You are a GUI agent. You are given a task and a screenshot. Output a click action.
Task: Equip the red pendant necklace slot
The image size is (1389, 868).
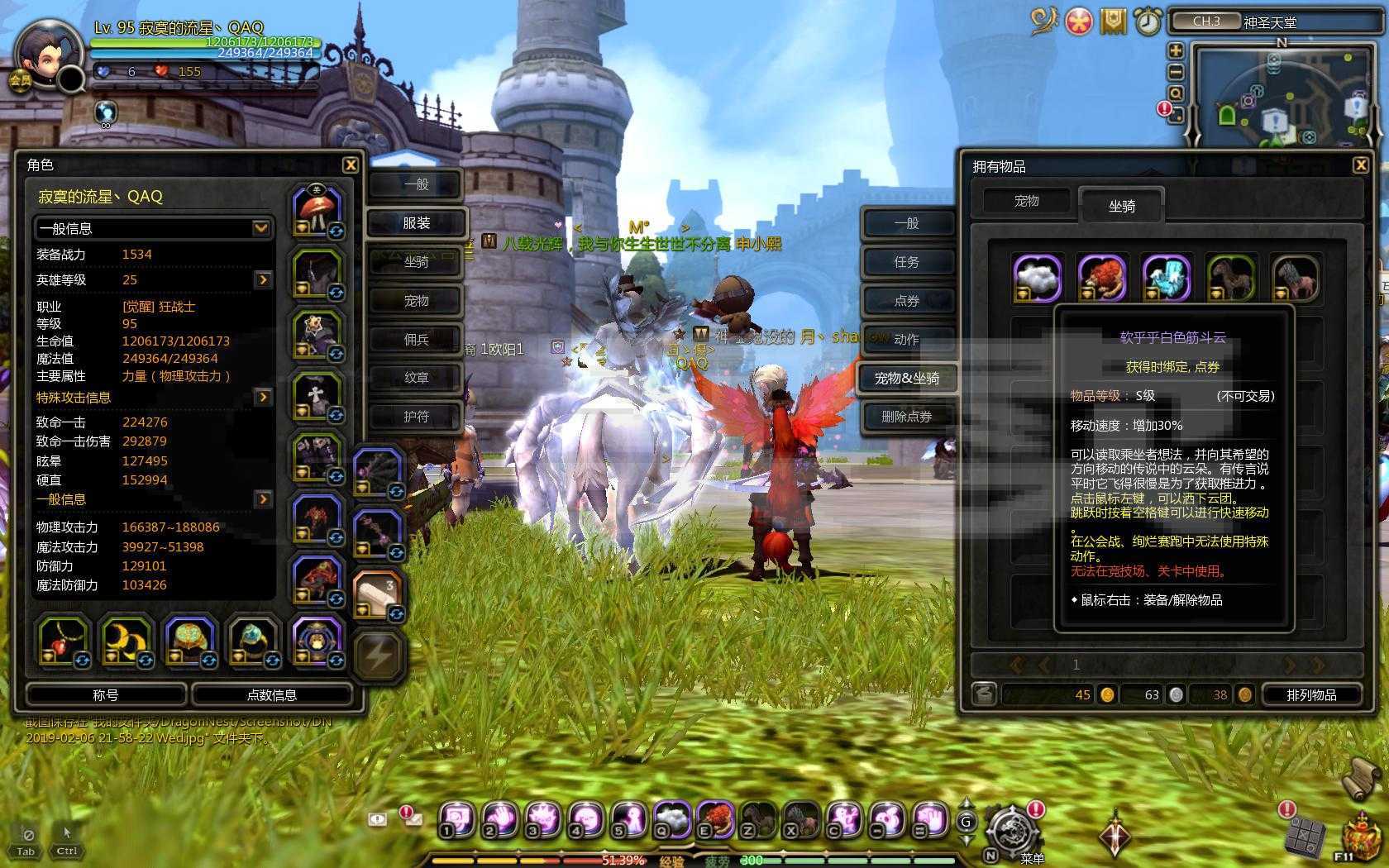(x=62, y=641)
